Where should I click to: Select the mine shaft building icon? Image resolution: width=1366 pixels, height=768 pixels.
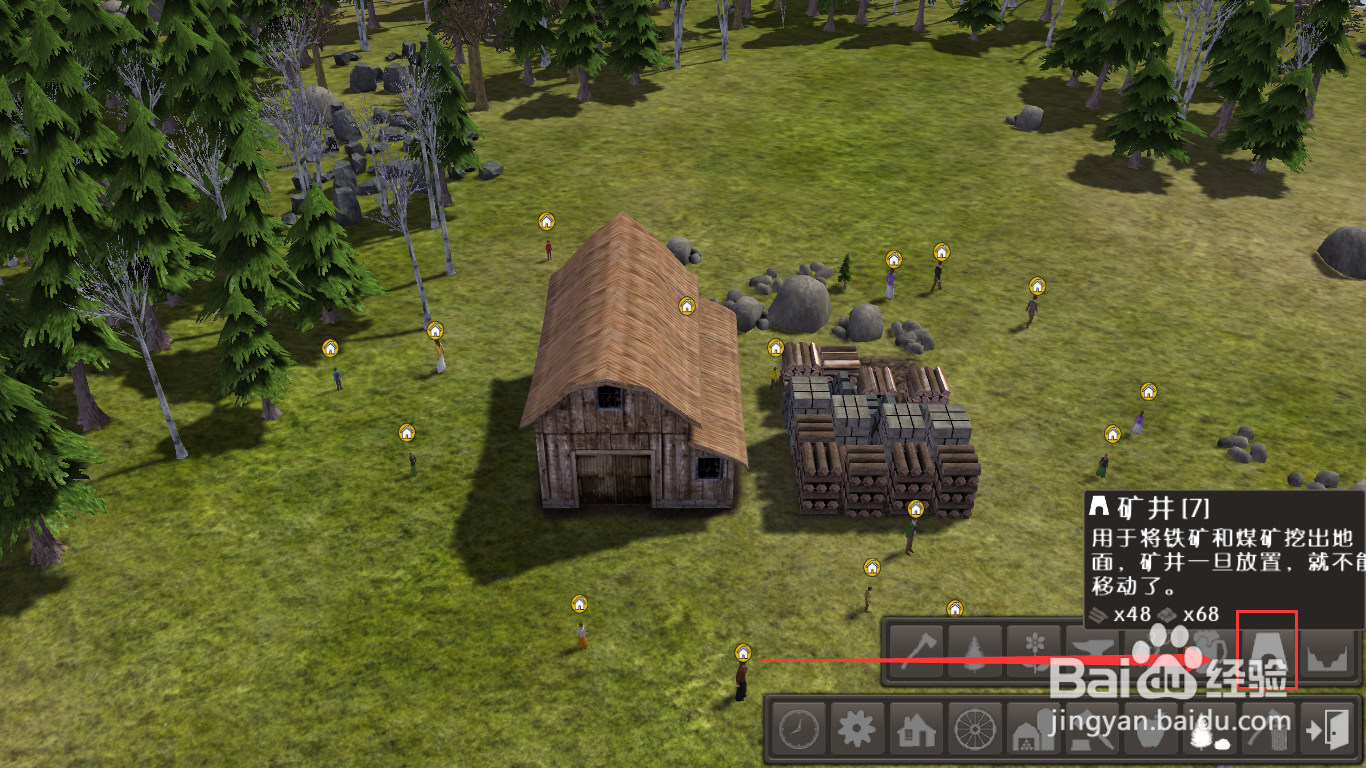[x=1268, y=651]
